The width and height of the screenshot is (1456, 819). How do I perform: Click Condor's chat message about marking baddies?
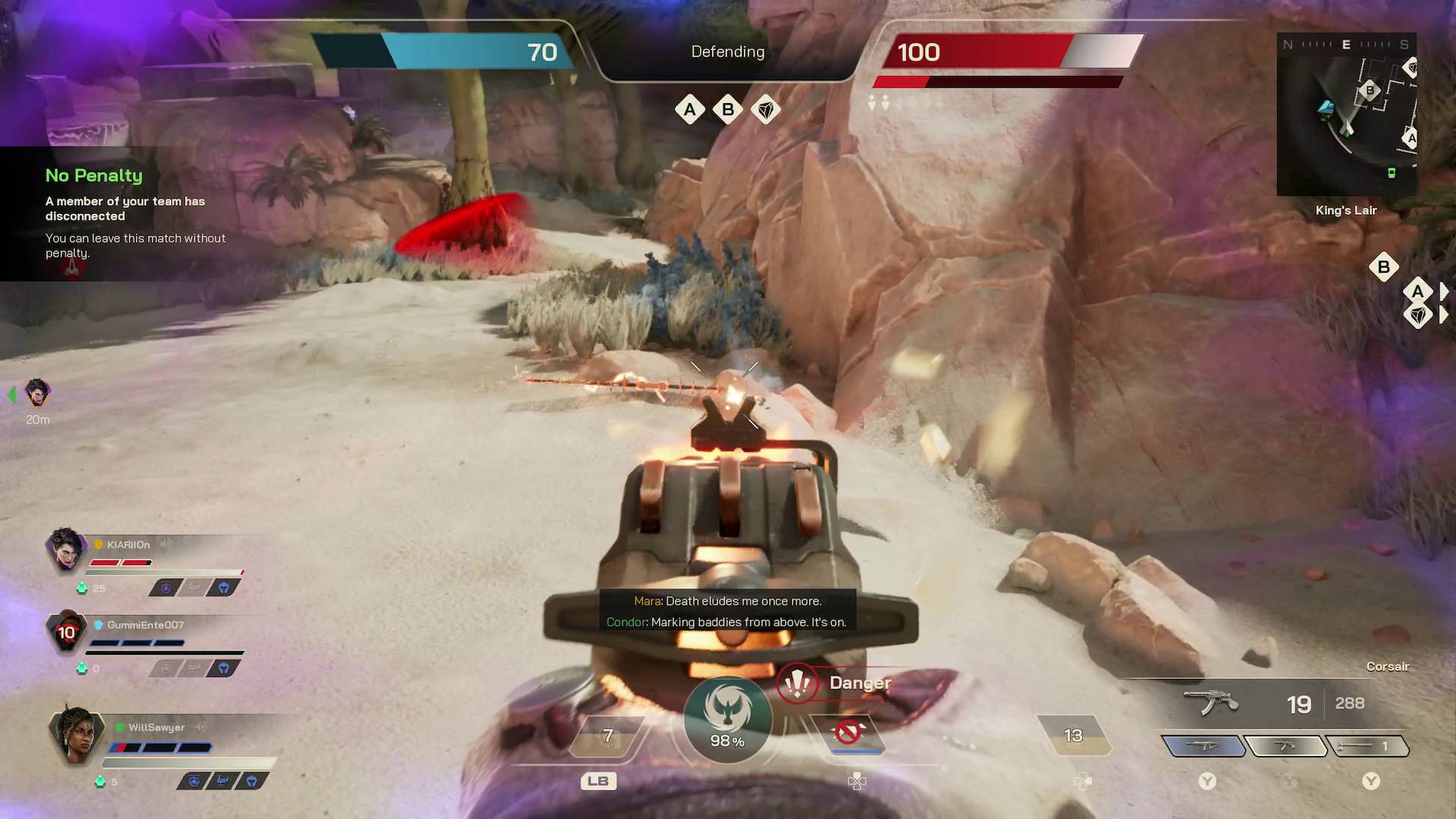coord(727,622)
